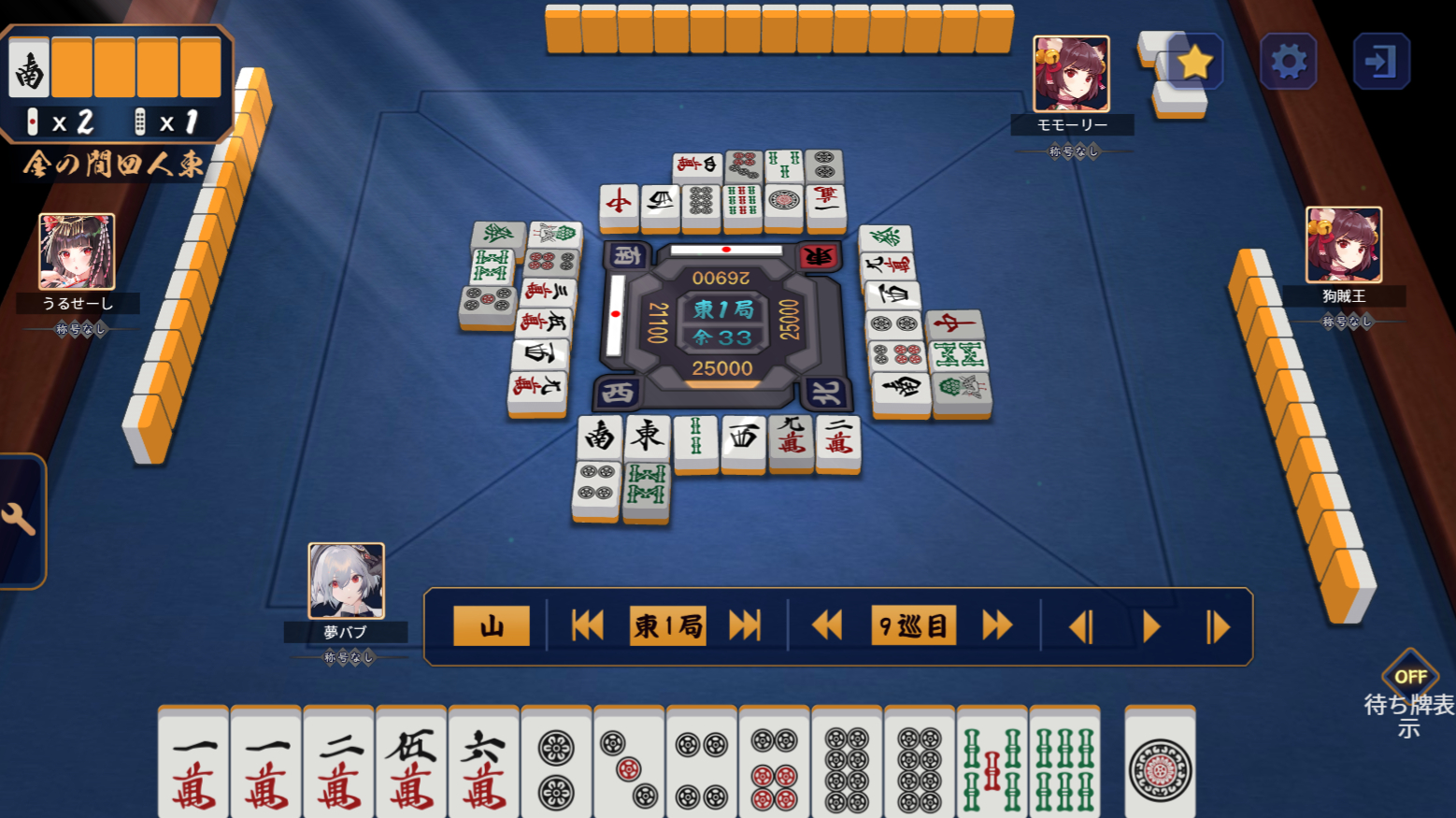1456x818 pixels.
Task: Click the exit replay icon
Action: click(x=1382, y=62)
